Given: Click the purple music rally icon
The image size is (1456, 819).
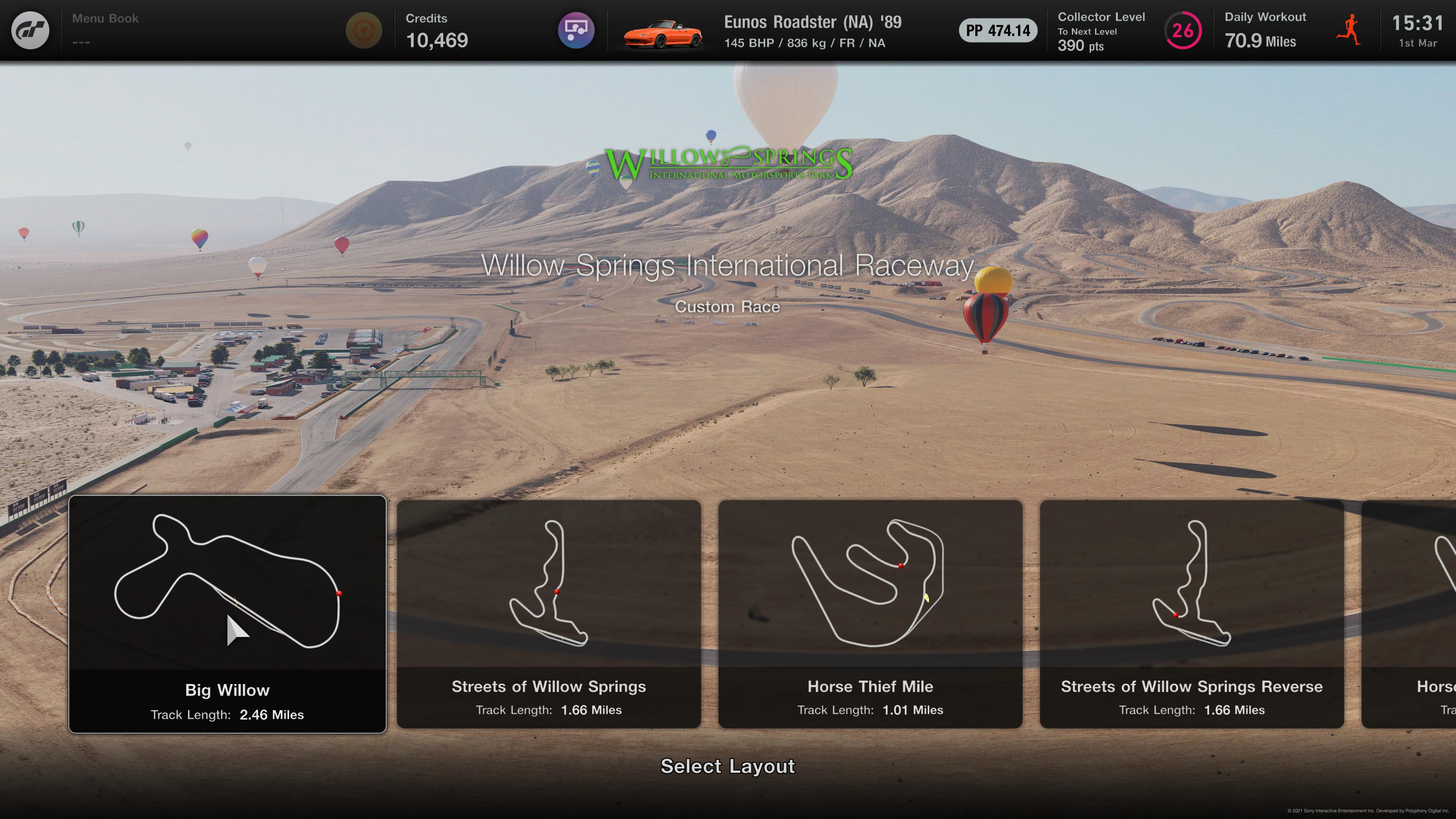Looking at the screenshot, I should 576,30.
